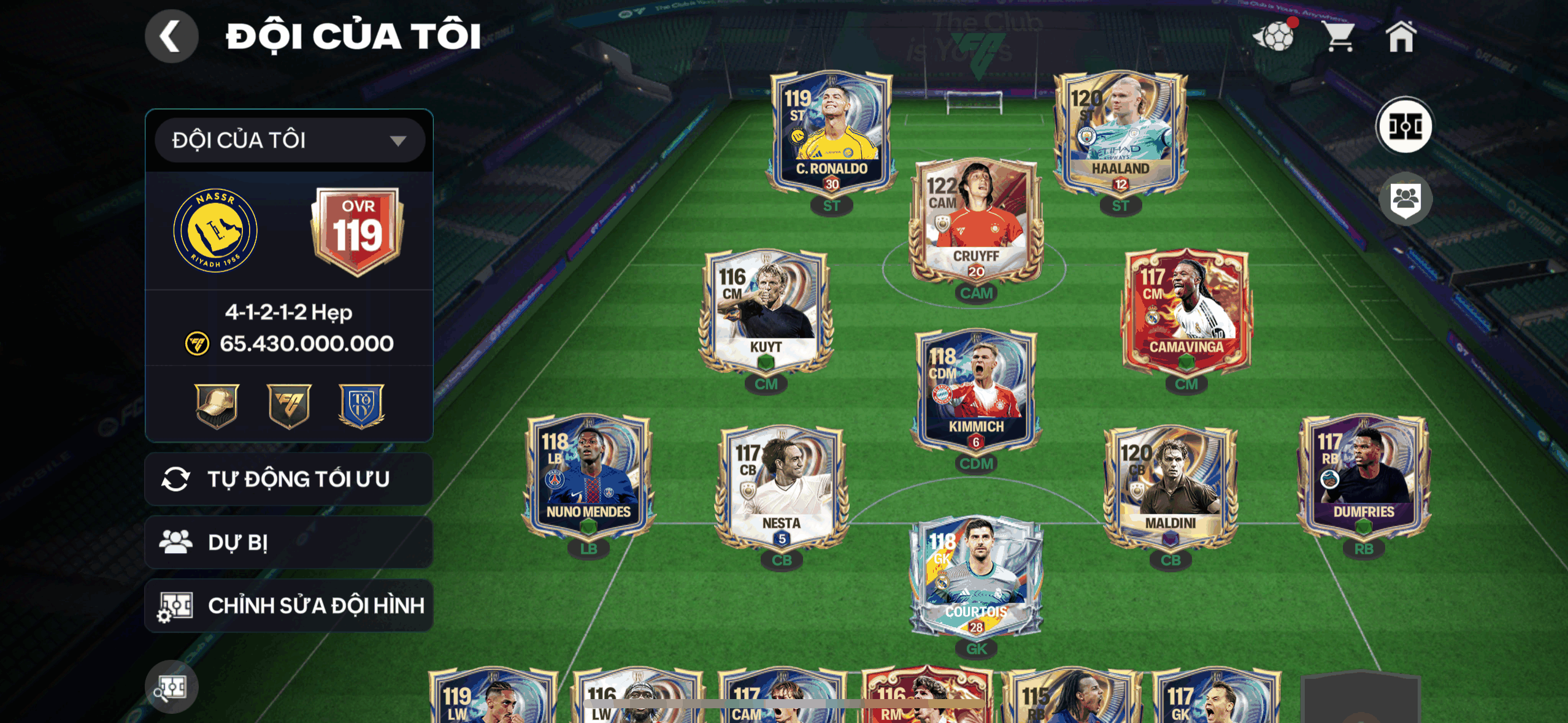This screenshot has height=723, width=1568.
Task: Go back with the arrow button
Action: click(x=171, y=36)
